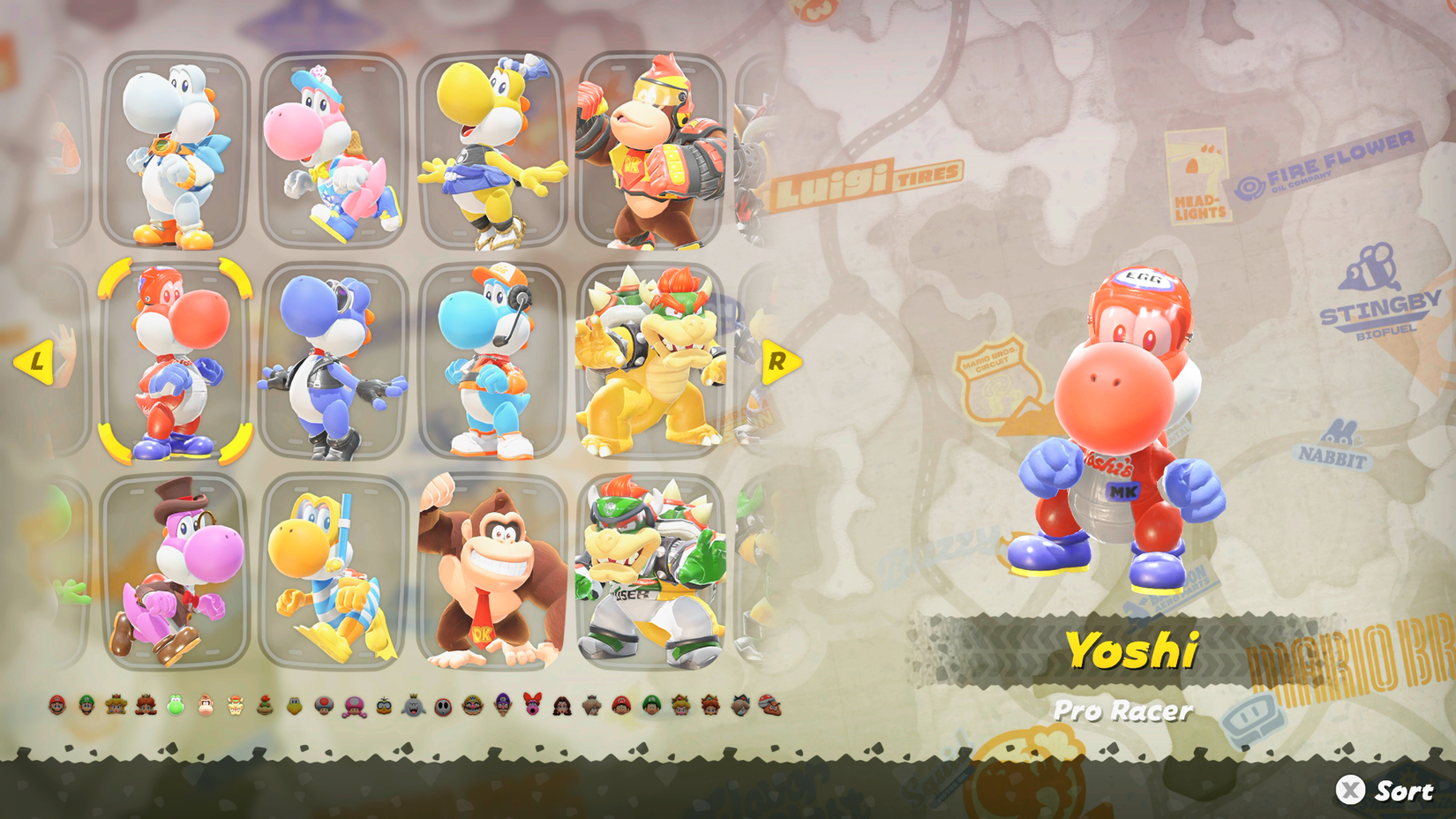Viewport: 1456px width, 819px height.
Task: Choose the Bowser head icon
Action: click(233, 706)
